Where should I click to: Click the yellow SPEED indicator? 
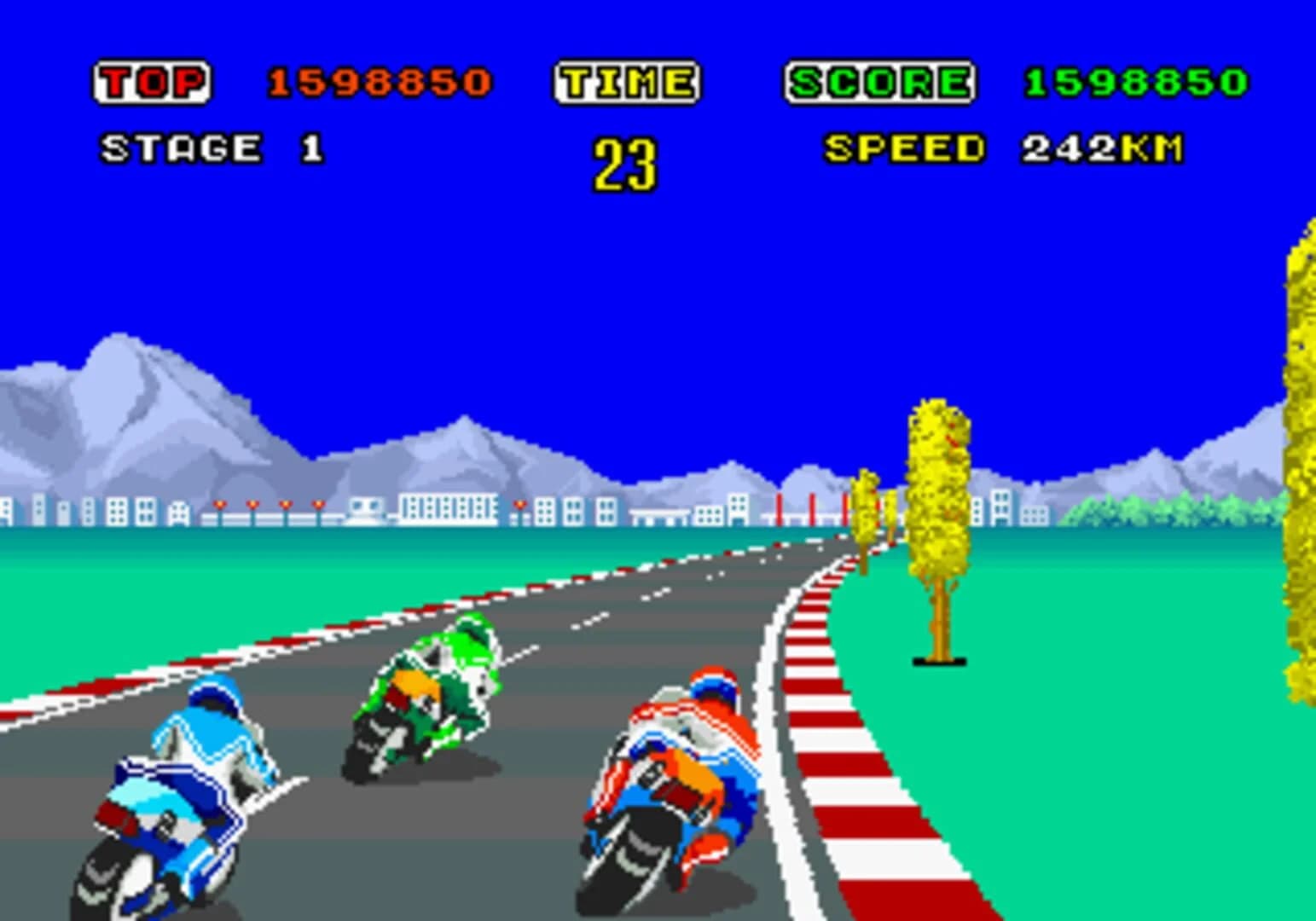pyautogui.click(x=904, y=147)
